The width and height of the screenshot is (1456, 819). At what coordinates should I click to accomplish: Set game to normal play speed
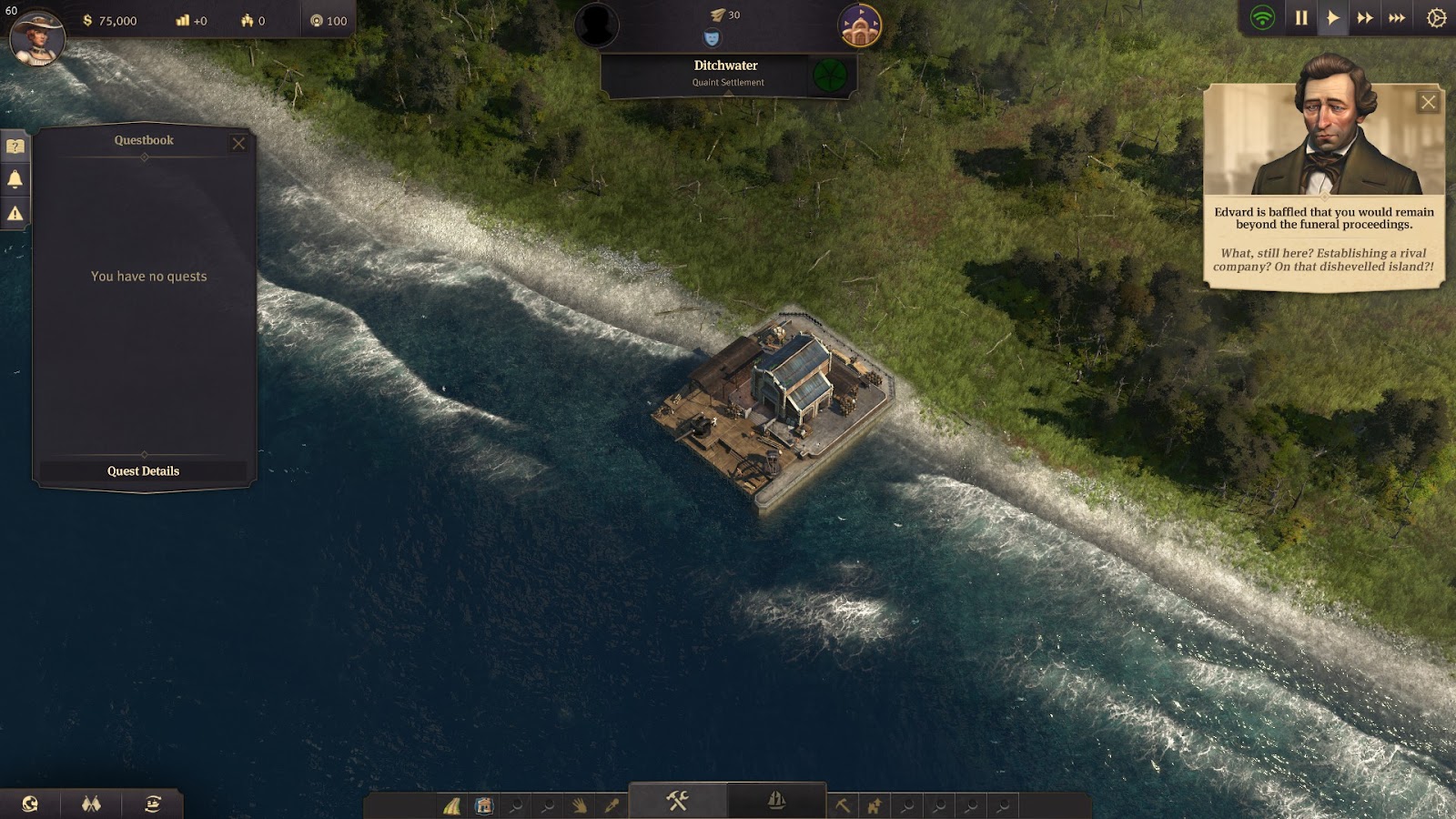(x=1332, y=18)
